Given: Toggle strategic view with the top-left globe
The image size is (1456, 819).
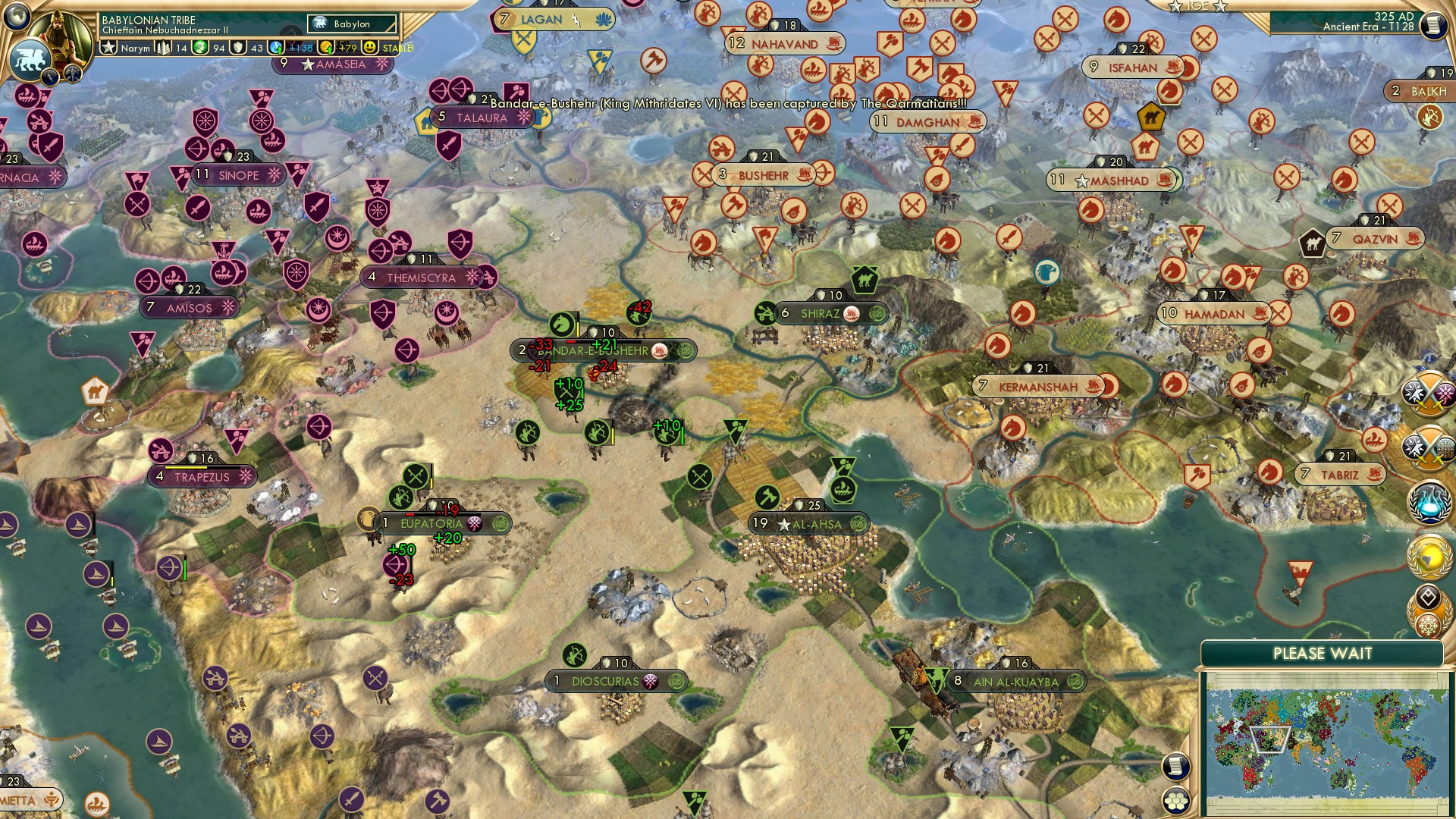Looking at the screenshot, I should tap(17, 17).
